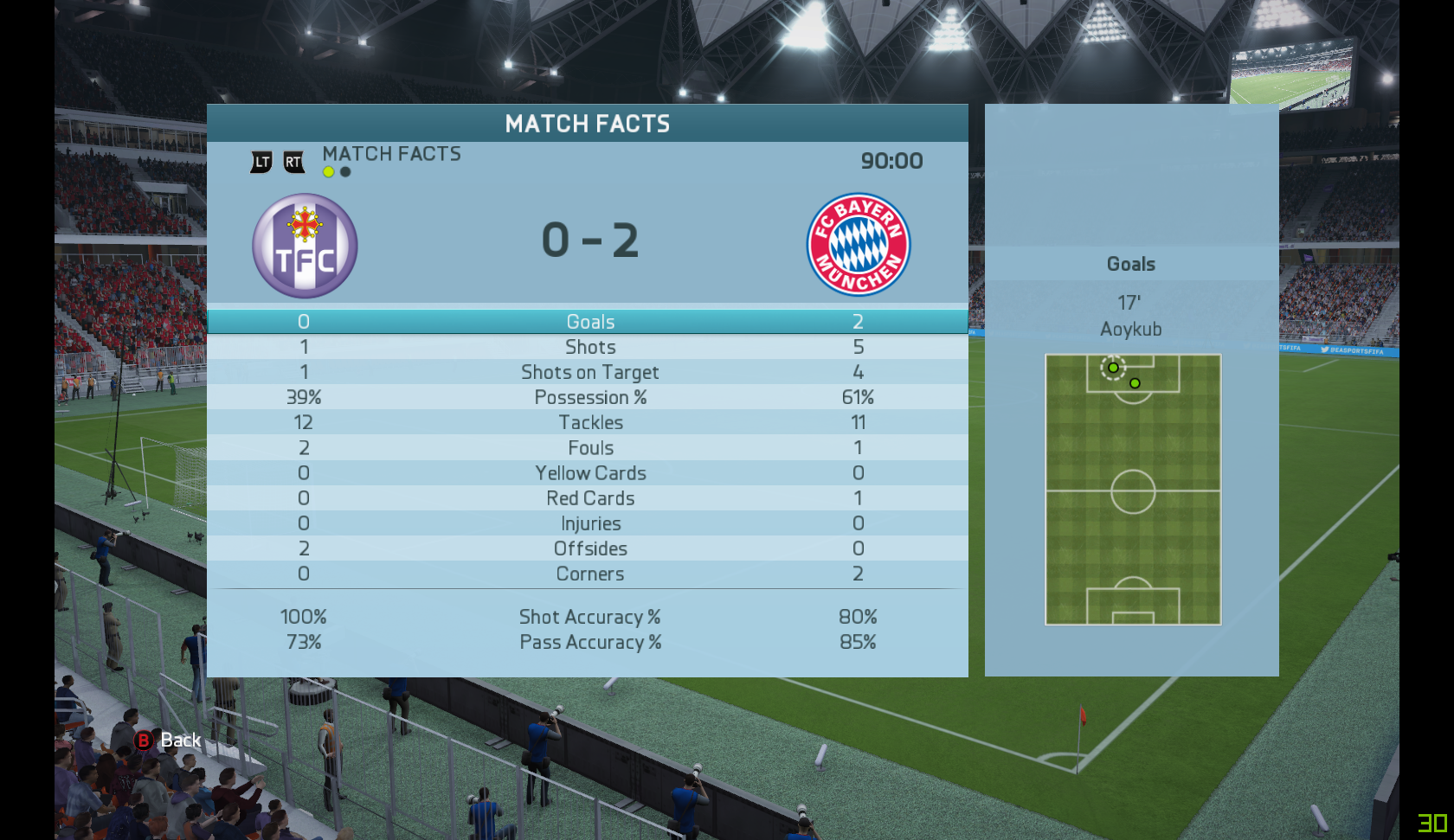
Task: Select the Pass Accuracy % row
Action: [x=589, y=642]
